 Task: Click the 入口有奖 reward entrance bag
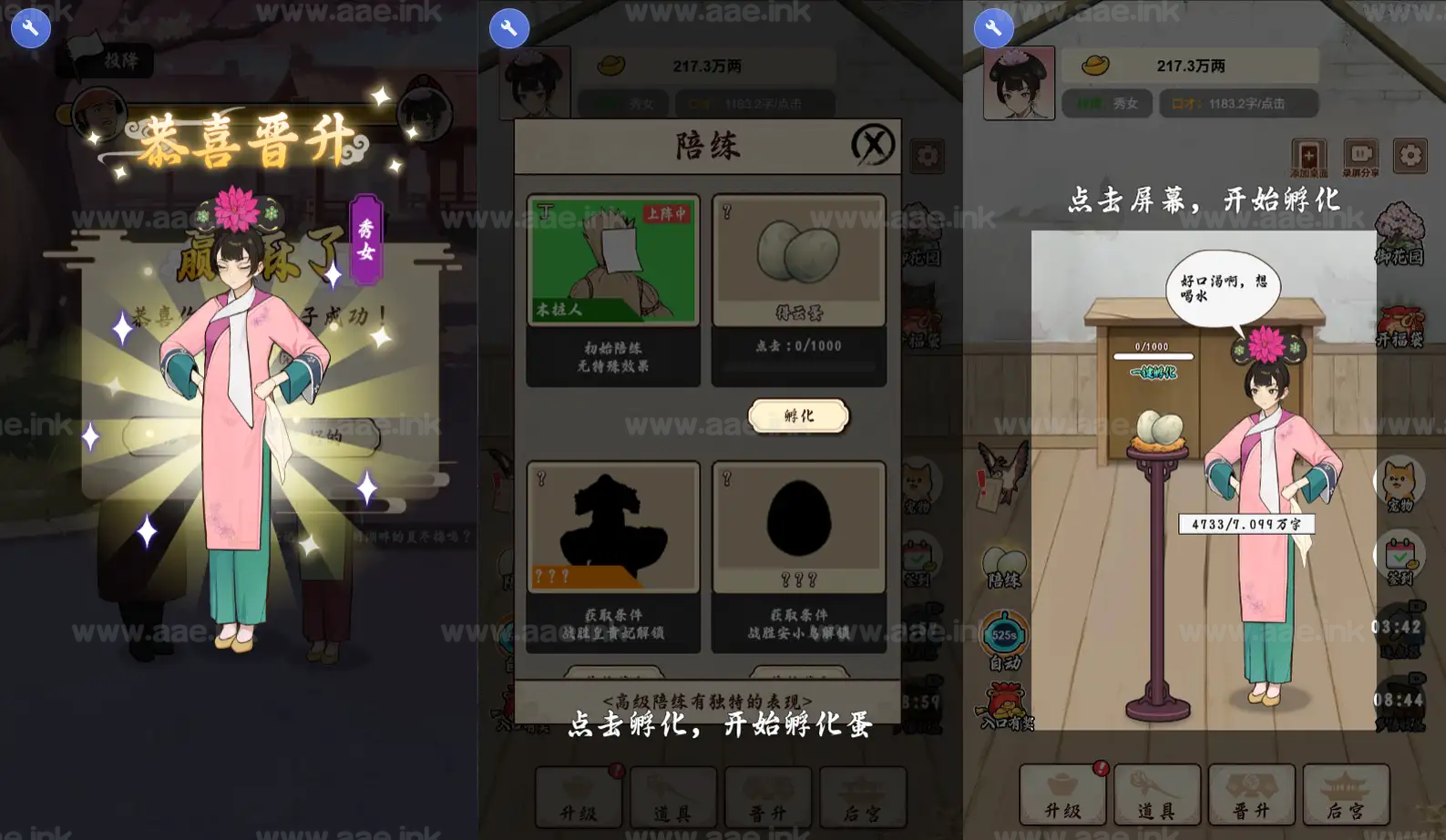[x=1006, y=706]
